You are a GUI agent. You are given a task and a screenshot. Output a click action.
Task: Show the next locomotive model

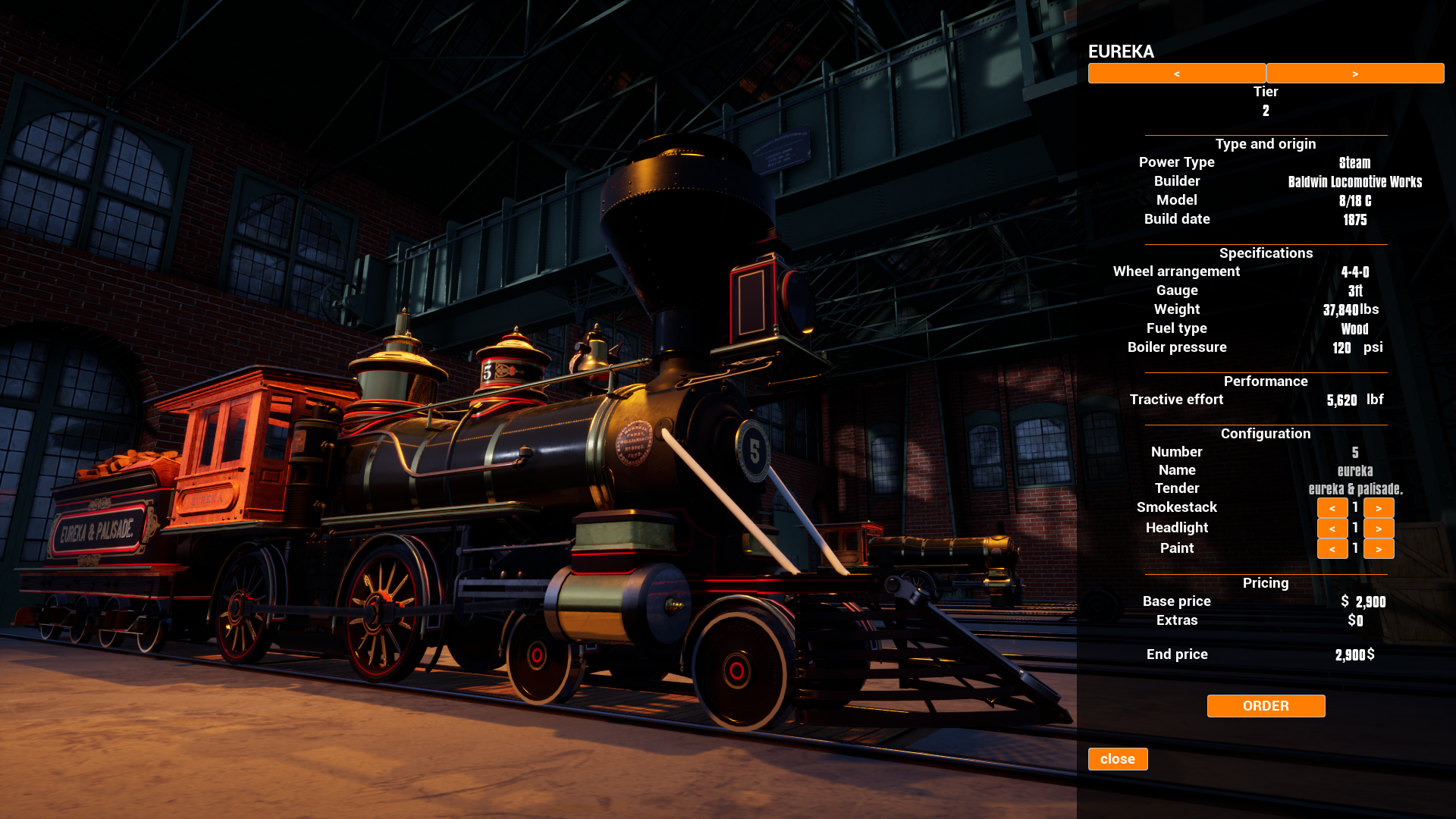[1354, 74]
